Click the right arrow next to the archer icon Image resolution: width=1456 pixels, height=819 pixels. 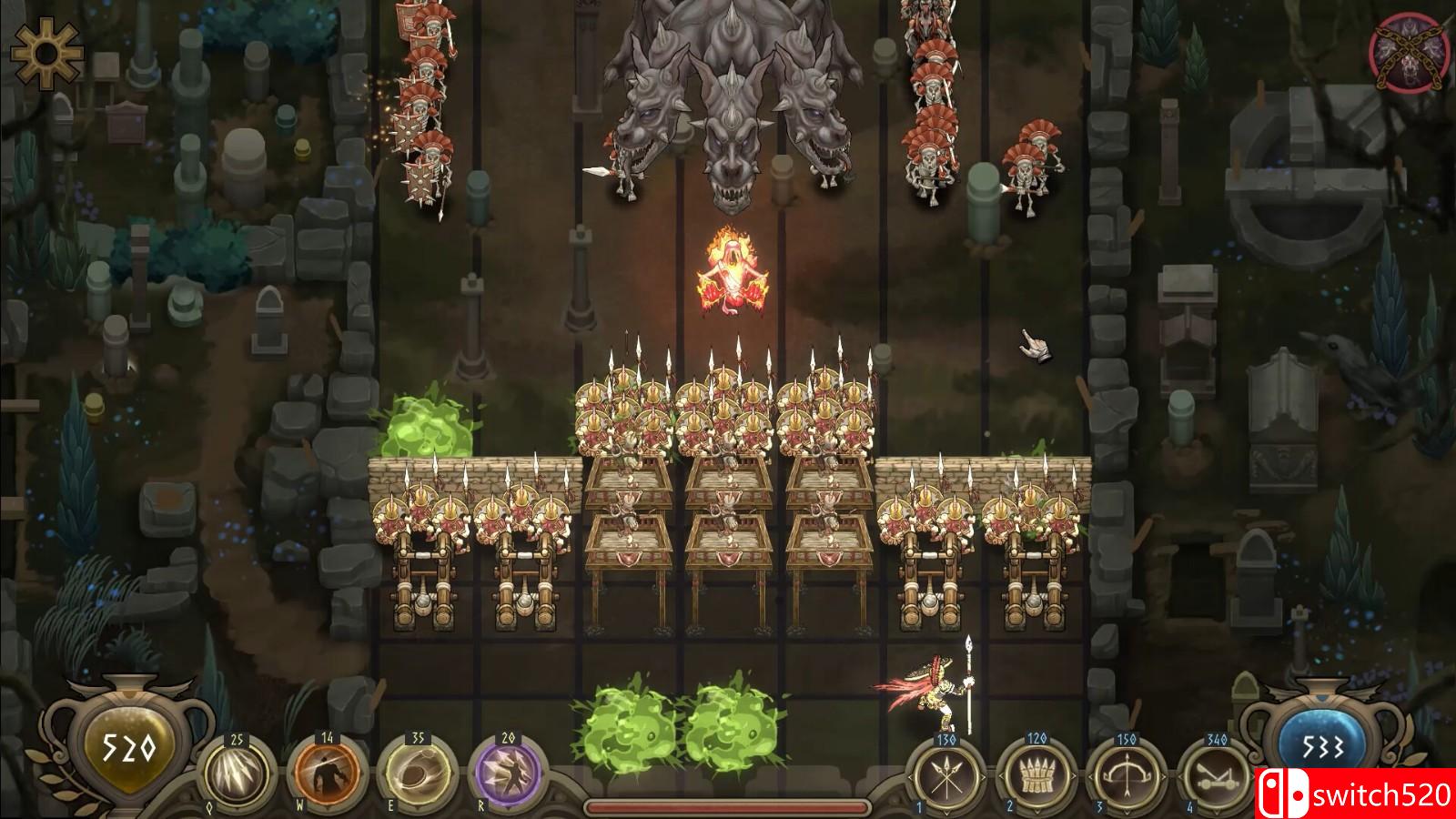pyautogui.click(x=1164, y=777)
